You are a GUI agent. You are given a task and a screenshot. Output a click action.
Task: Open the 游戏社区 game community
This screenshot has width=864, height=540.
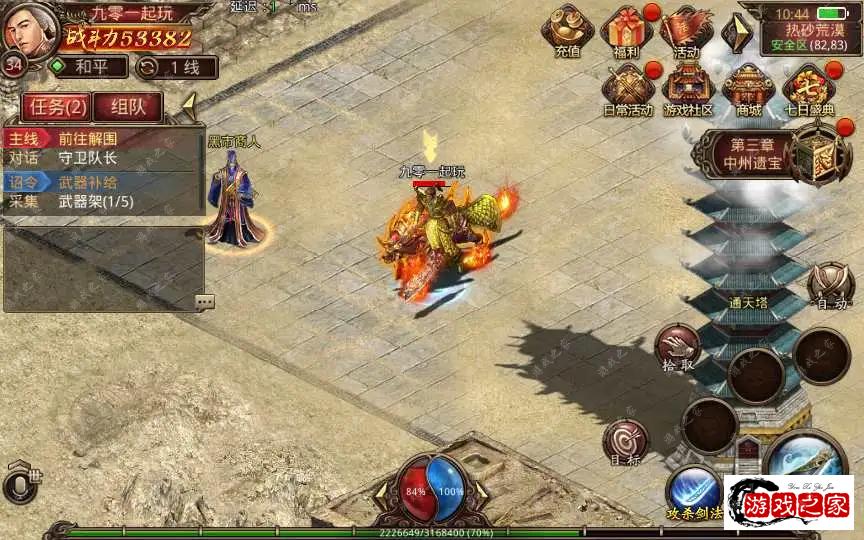688,87
